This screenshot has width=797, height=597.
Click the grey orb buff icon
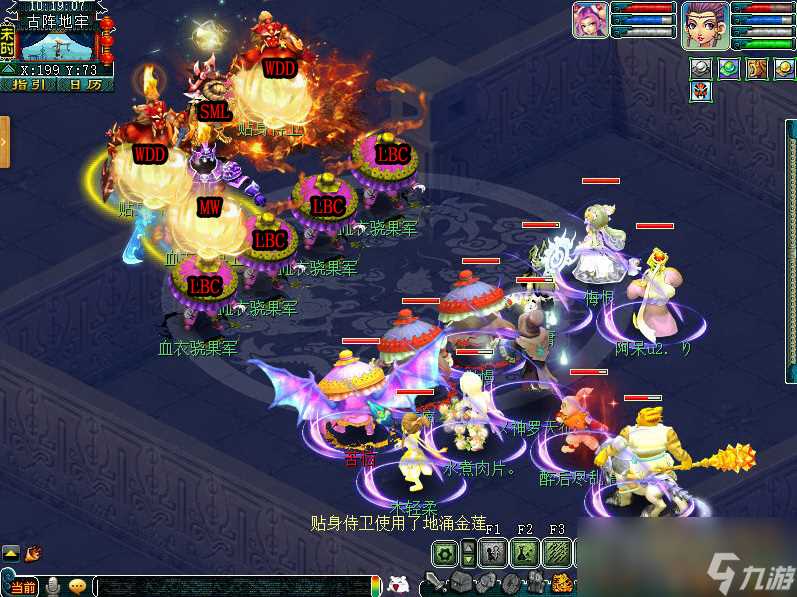701,68
